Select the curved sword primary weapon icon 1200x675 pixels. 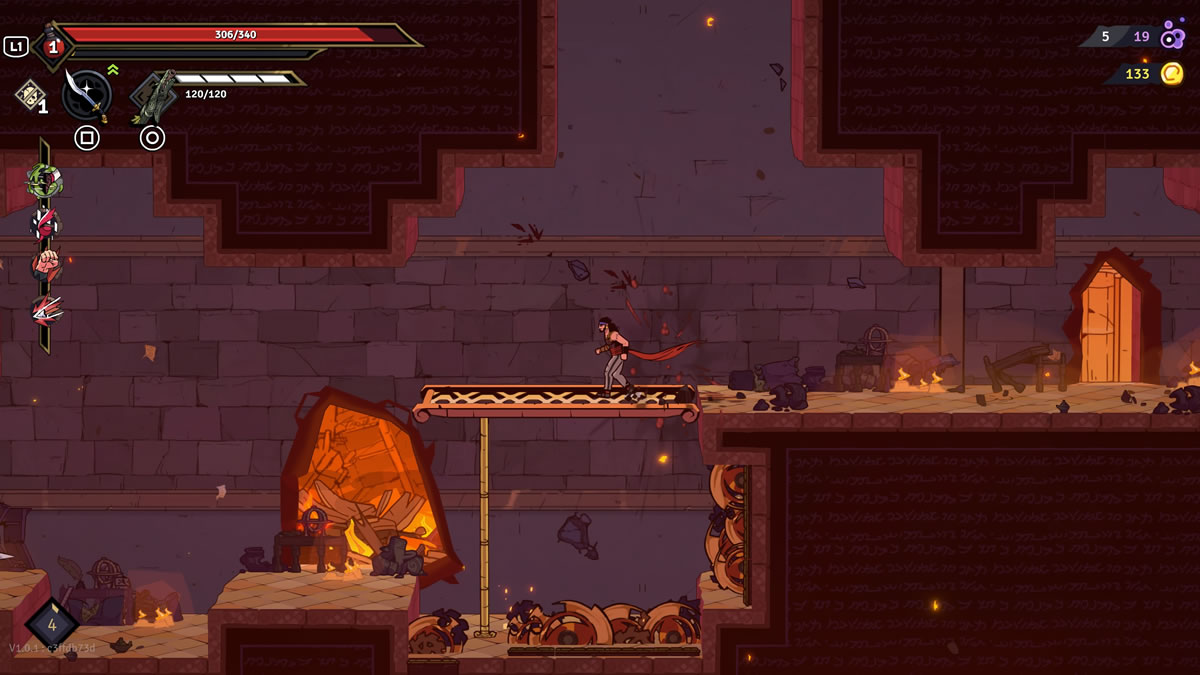[x=86, y=95]
